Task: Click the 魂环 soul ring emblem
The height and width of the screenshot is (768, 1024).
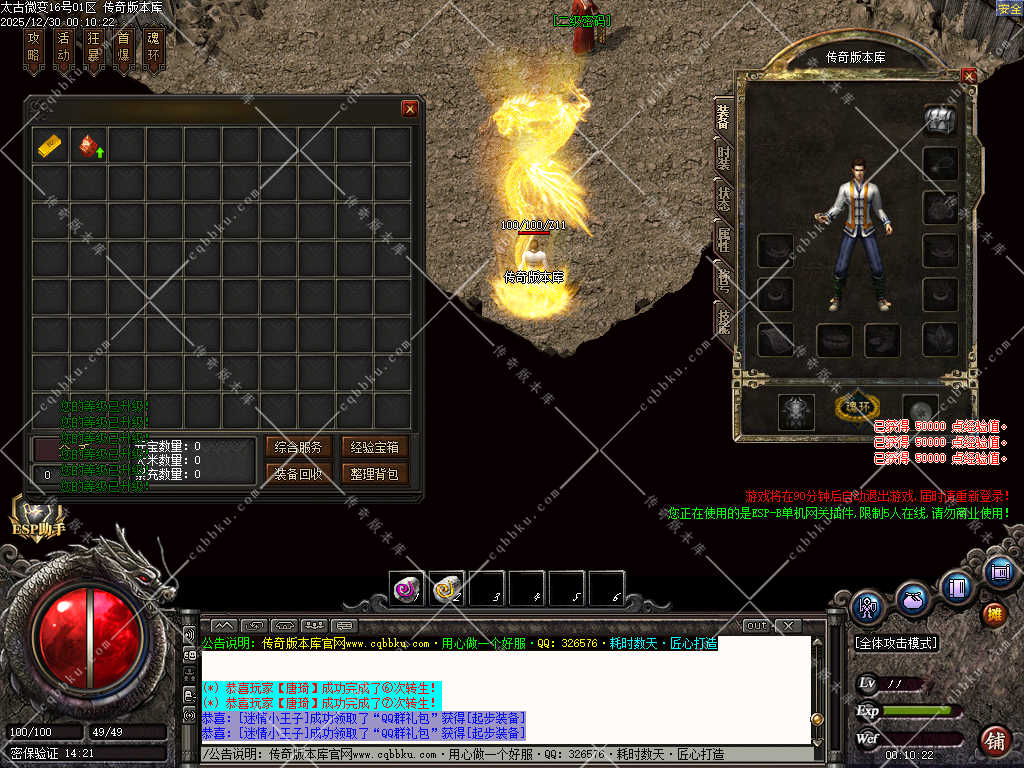Action: (x=856, y=407)
